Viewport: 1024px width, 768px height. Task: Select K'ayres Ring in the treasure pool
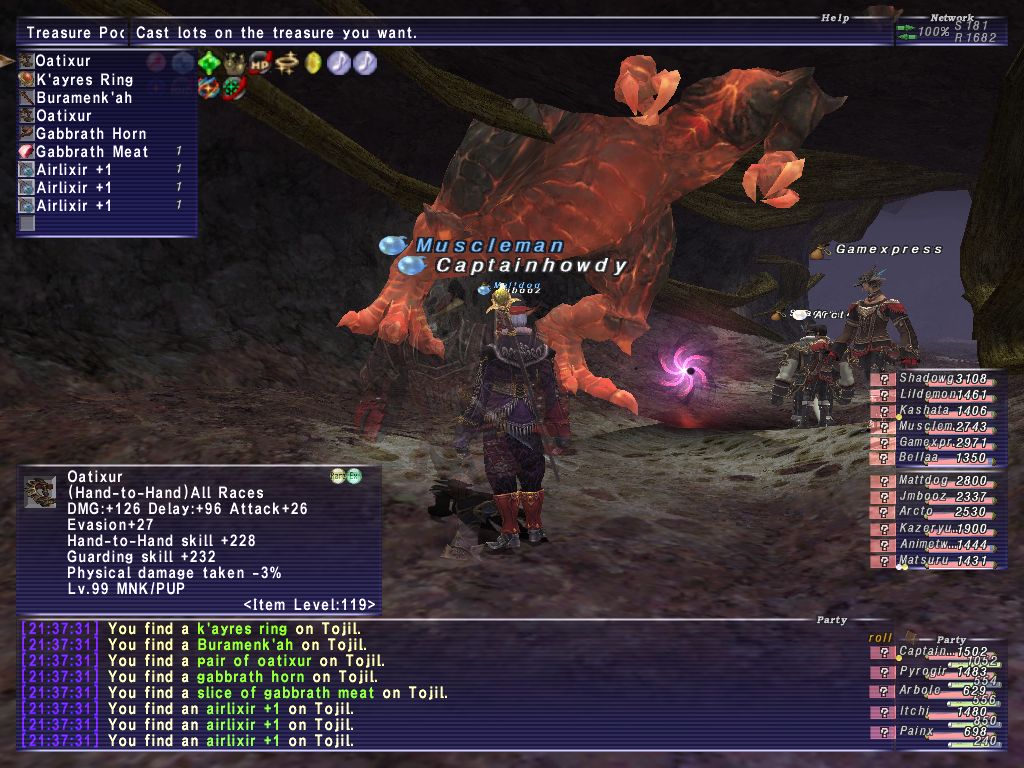coord(85,80)
